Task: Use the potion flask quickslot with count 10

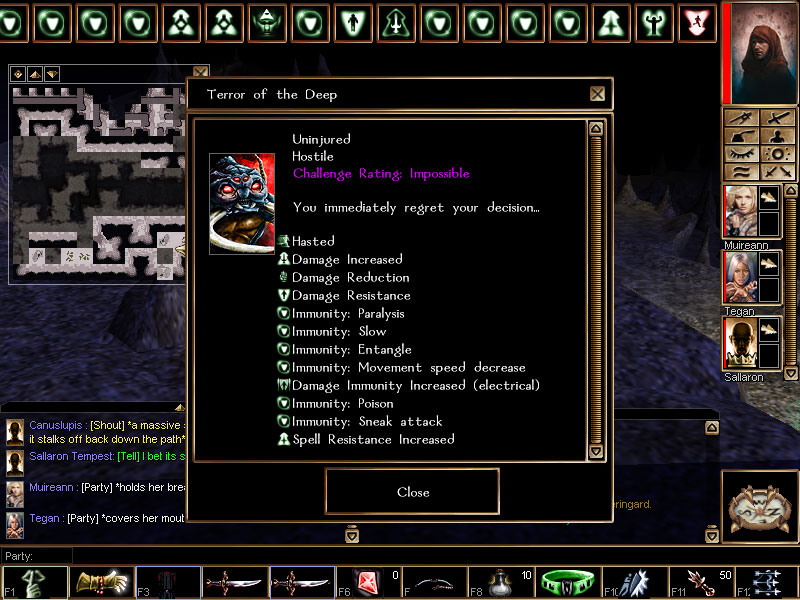Action: point(498,583)
